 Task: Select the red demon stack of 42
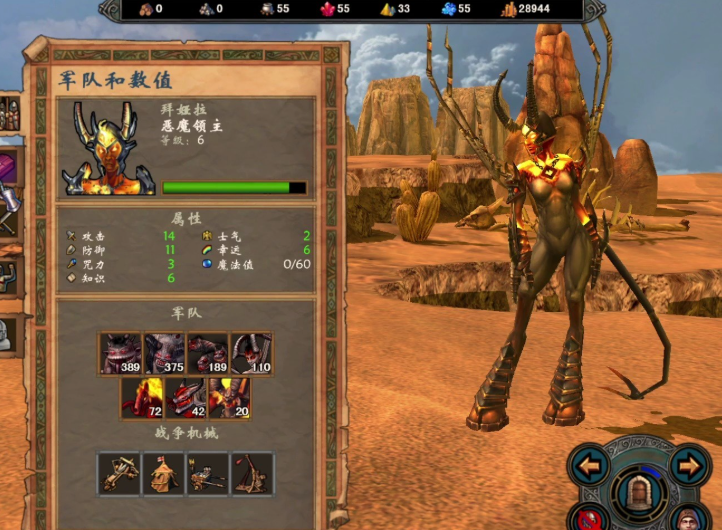click(186, 397)
